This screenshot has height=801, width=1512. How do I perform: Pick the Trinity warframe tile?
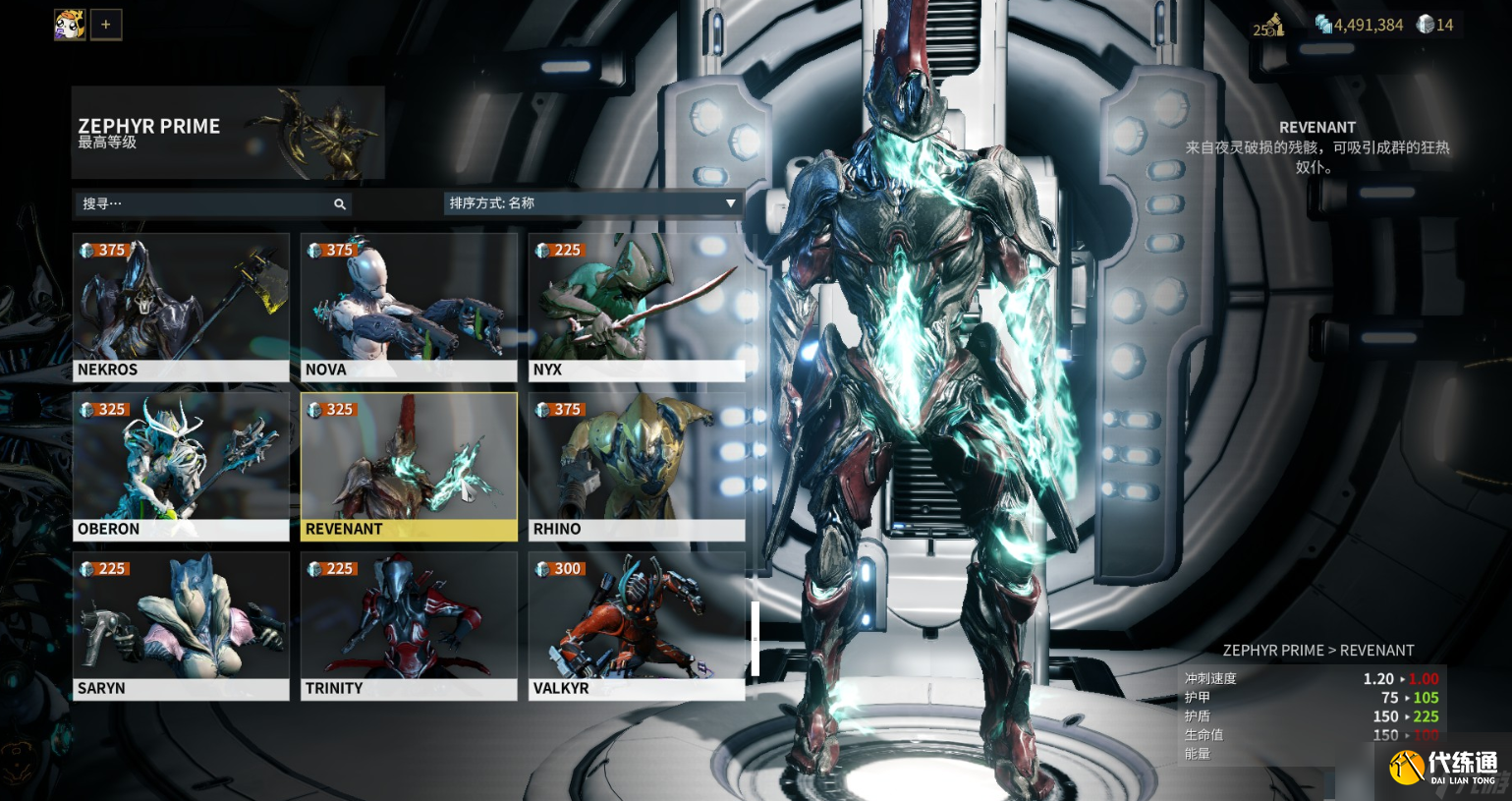pos(409,625)
